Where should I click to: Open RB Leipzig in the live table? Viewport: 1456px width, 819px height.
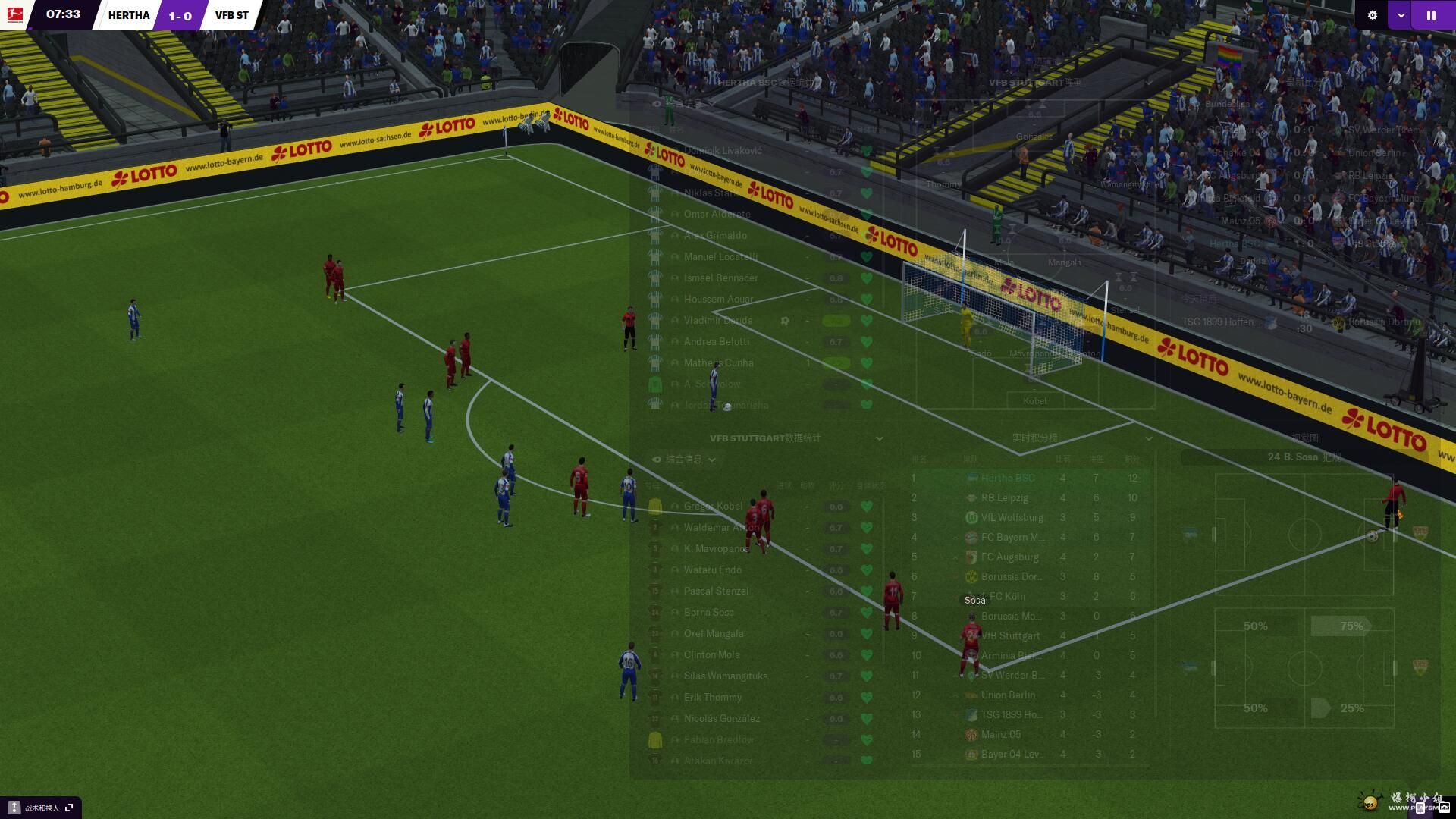pos(1005,498)
